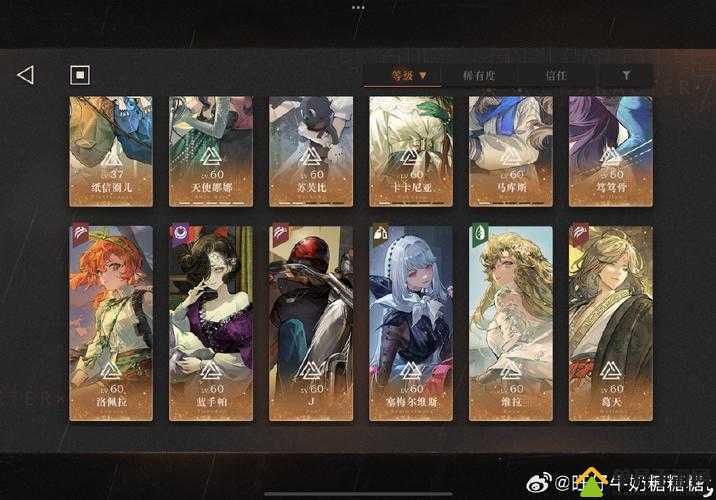Viewport: 716px width, 500px height.
Task: Select the 卡卡尼亚 character card
Action: (410, 150)
